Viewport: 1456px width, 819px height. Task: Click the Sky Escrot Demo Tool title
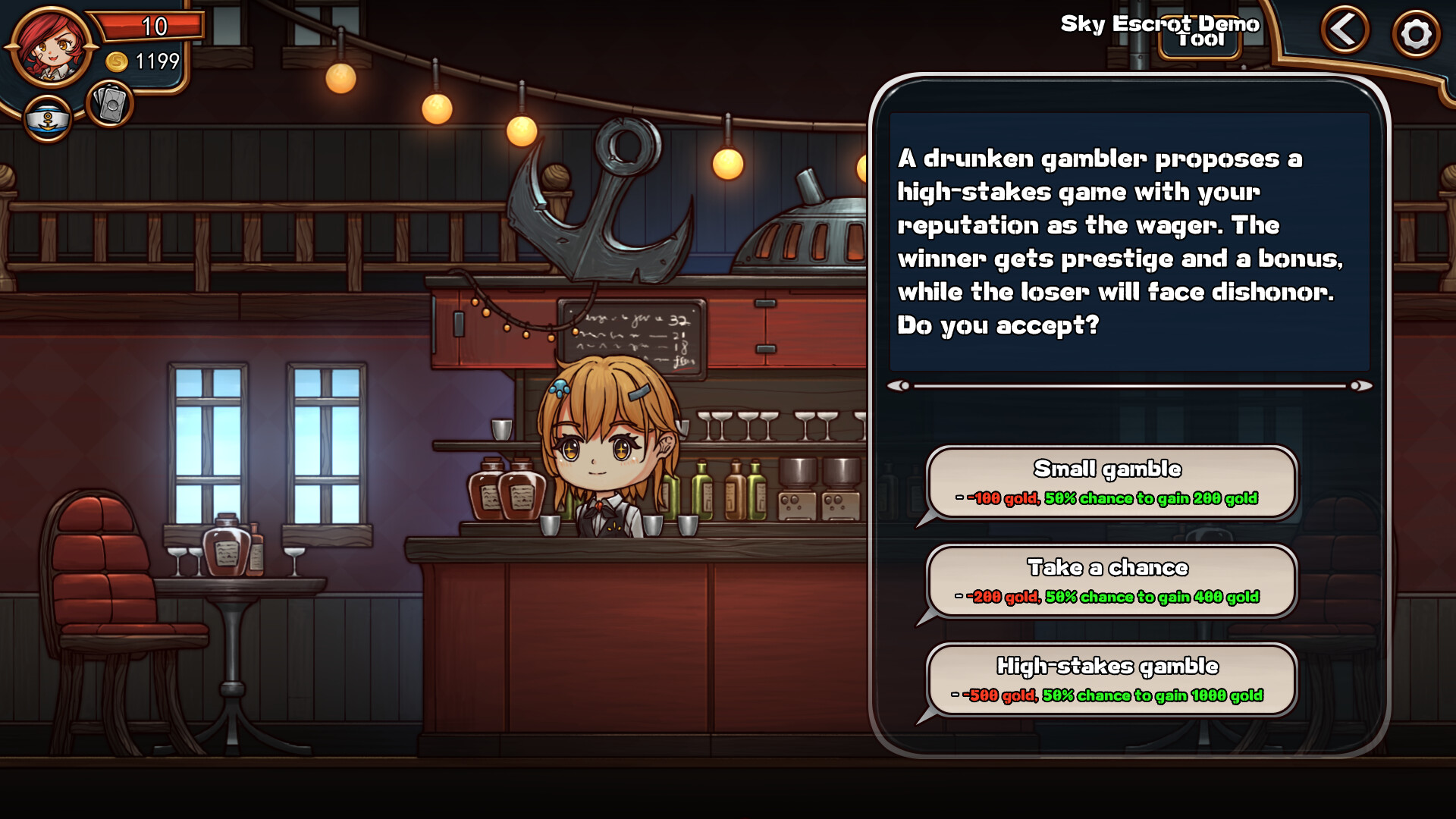1161,24
